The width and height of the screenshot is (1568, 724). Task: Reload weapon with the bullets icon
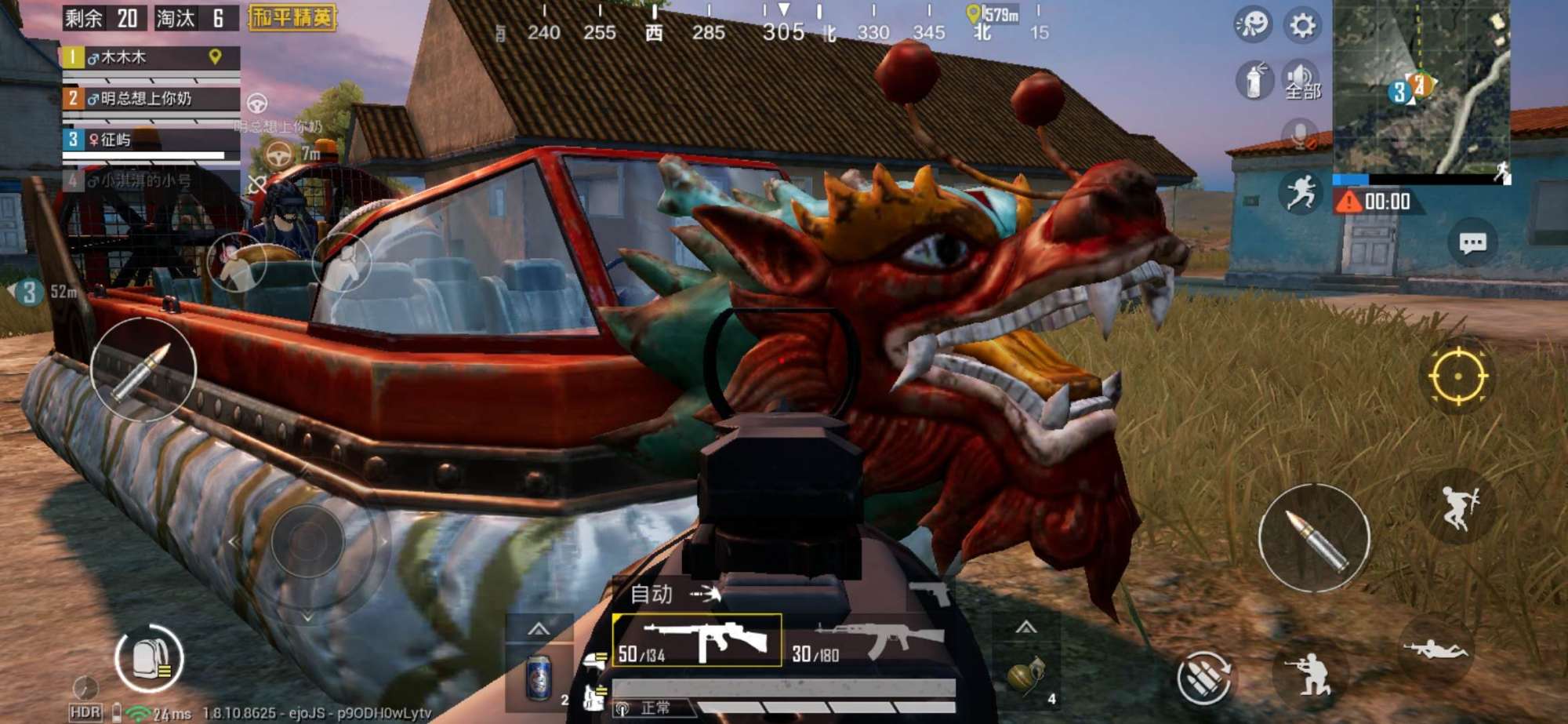pyautogui.click(x=1203, y=678)
